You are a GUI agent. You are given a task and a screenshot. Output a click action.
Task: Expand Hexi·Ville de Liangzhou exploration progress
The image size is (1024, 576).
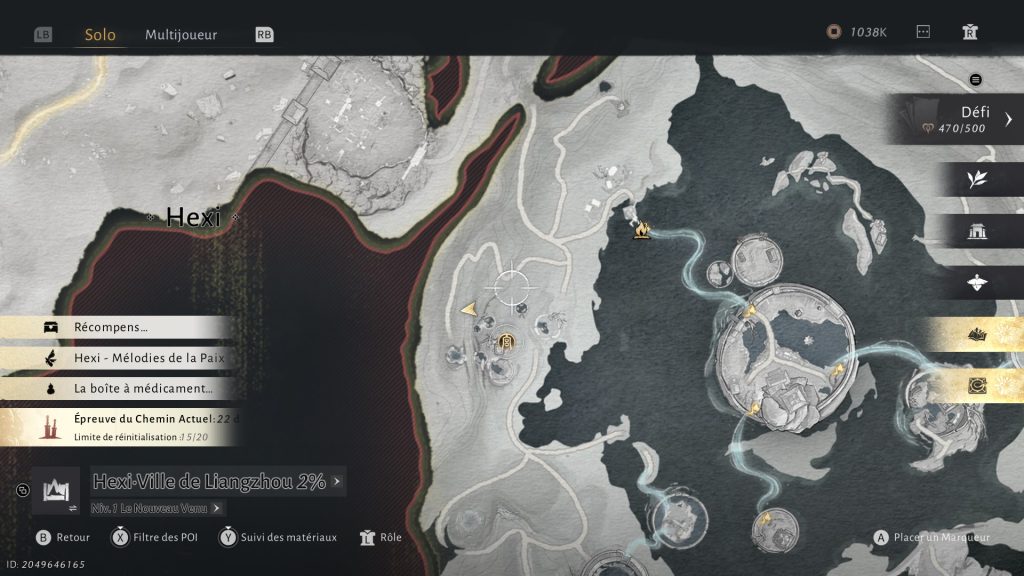point(216,481)
